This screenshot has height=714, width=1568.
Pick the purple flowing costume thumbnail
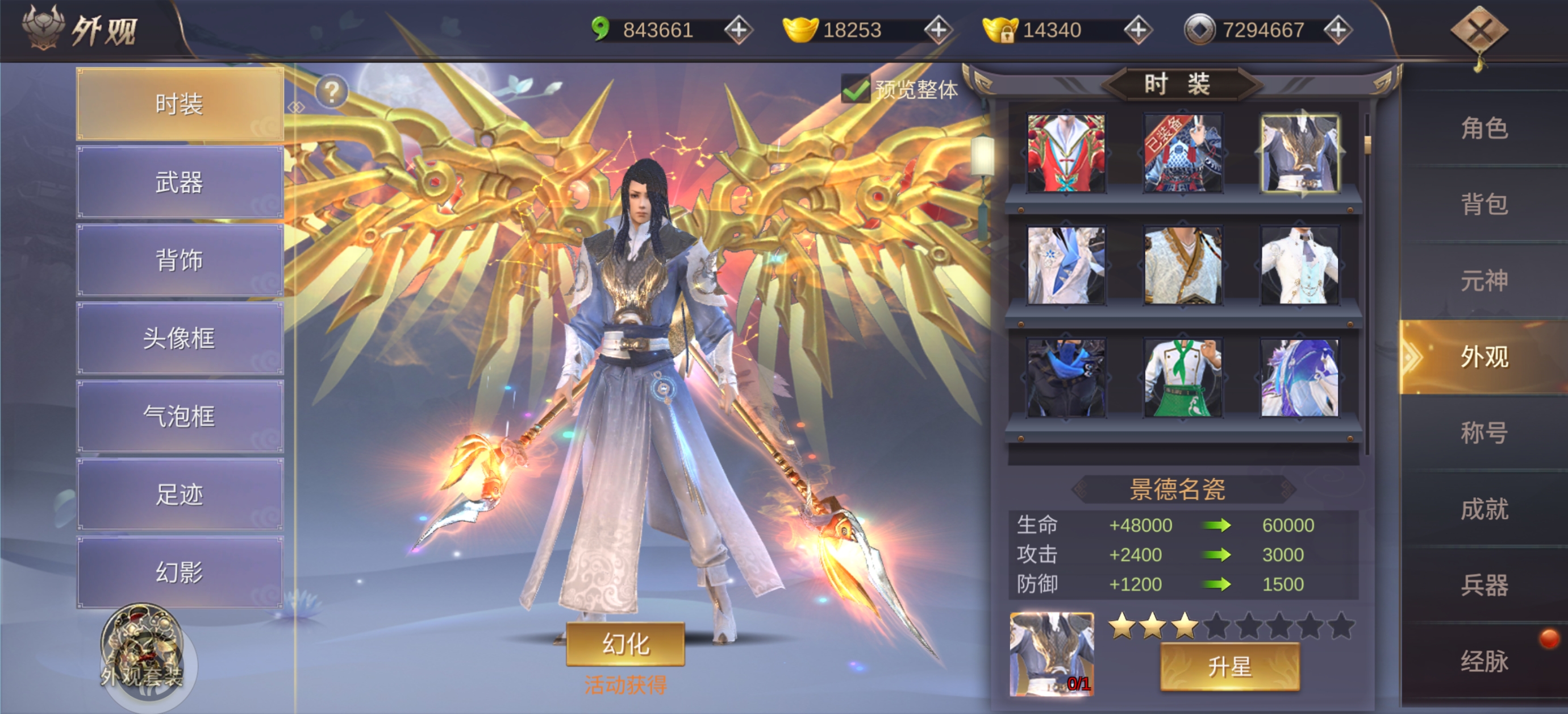(1299, 379)
